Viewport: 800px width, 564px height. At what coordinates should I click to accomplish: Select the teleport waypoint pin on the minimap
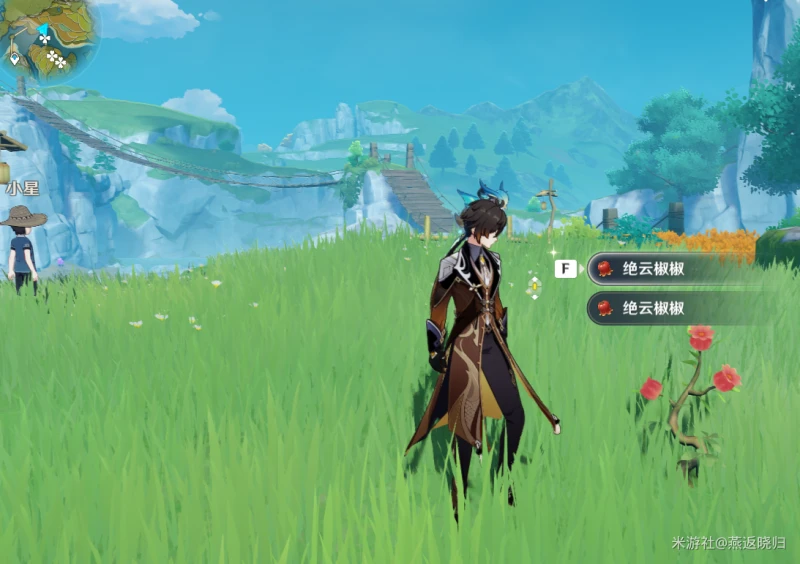15,57
